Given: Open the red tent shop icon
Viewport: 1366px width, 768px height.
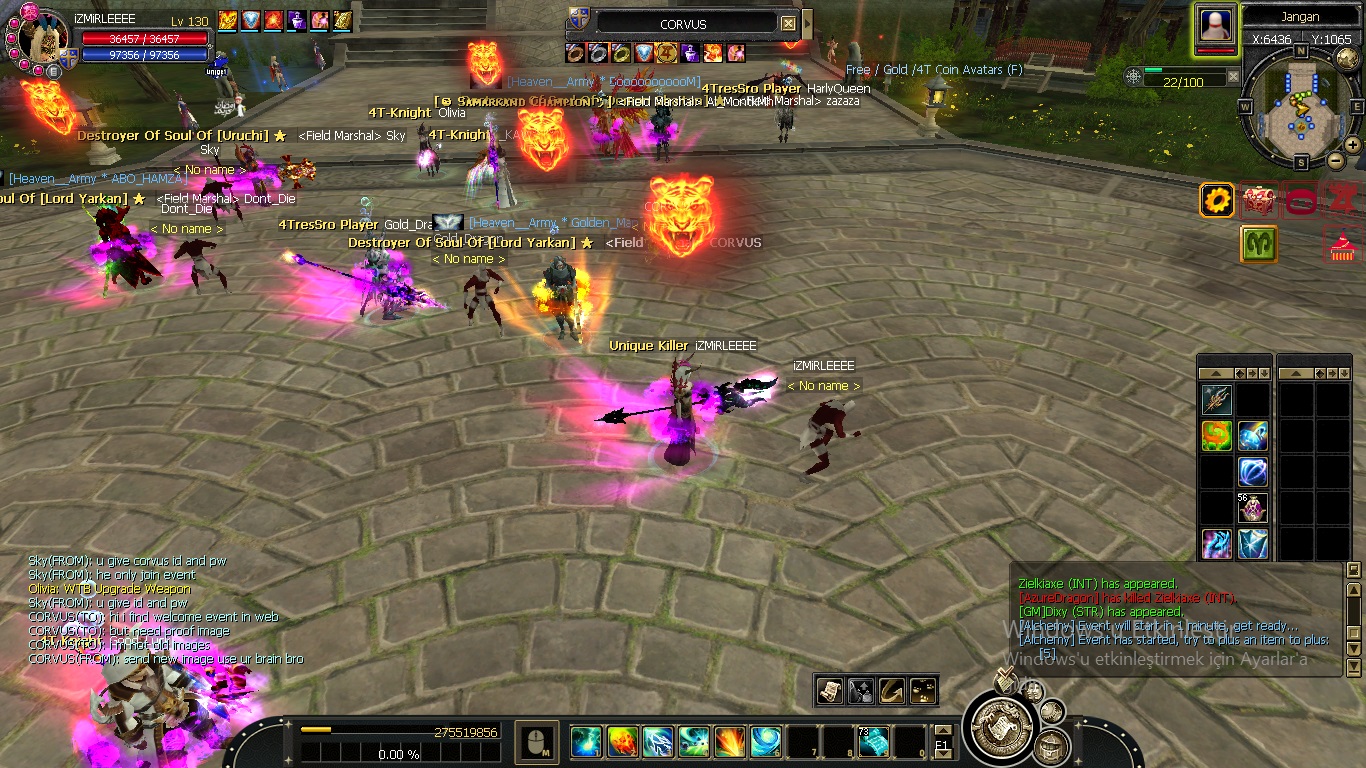Looking at the screenshot, I should click(1342, 245).
